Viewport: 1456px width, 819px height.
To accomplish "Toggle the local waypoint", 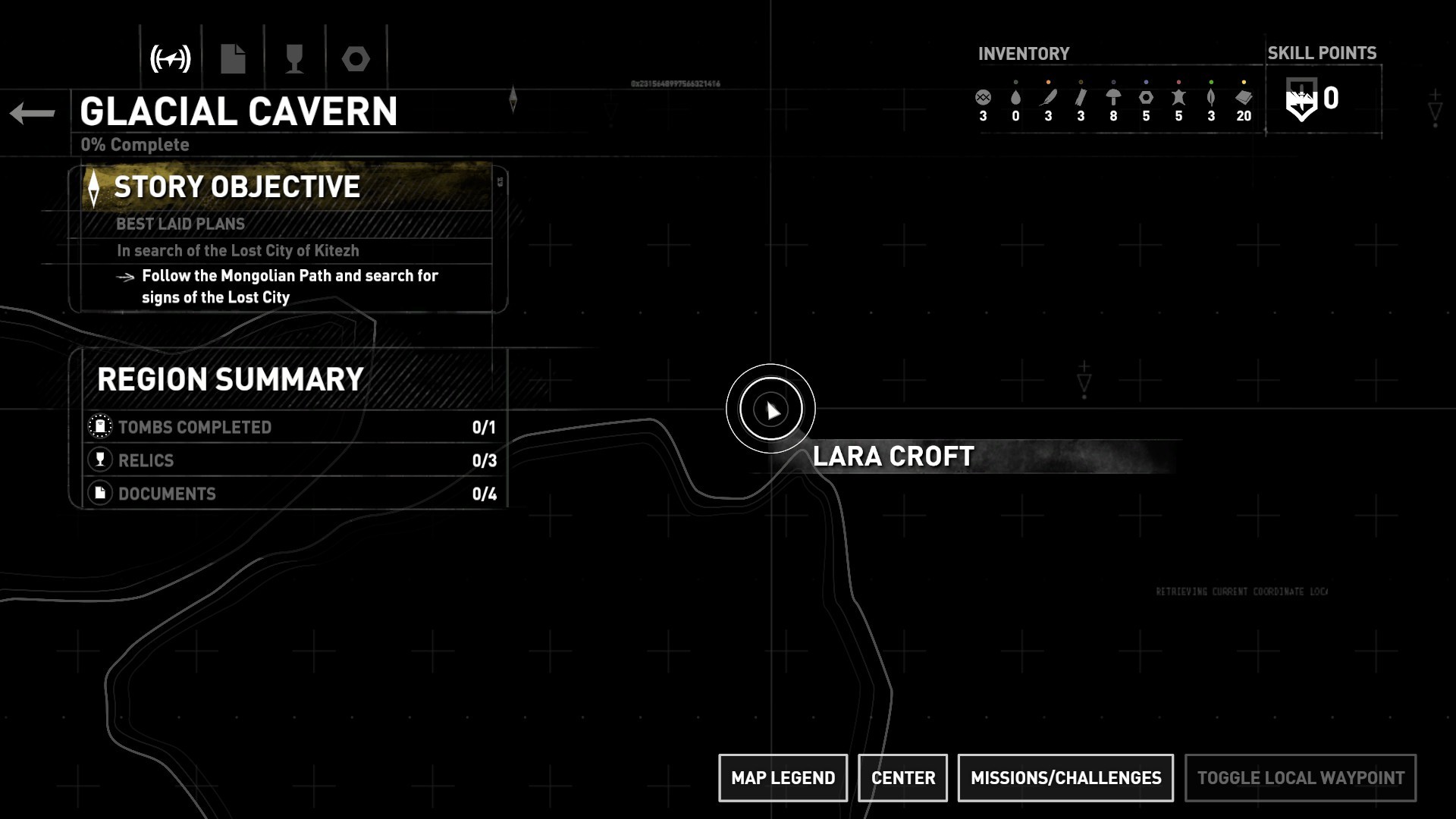I will [1300, 777].
